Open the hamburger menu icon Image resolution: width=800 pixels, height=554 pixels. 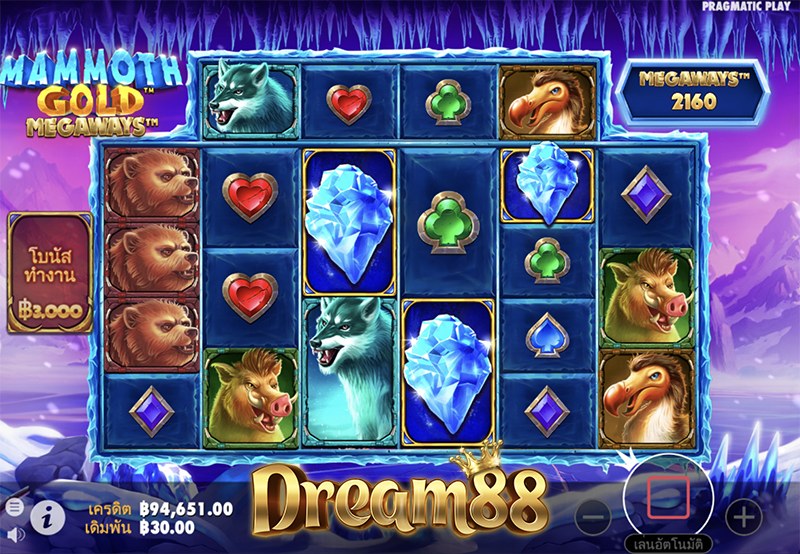coord(14,508)
